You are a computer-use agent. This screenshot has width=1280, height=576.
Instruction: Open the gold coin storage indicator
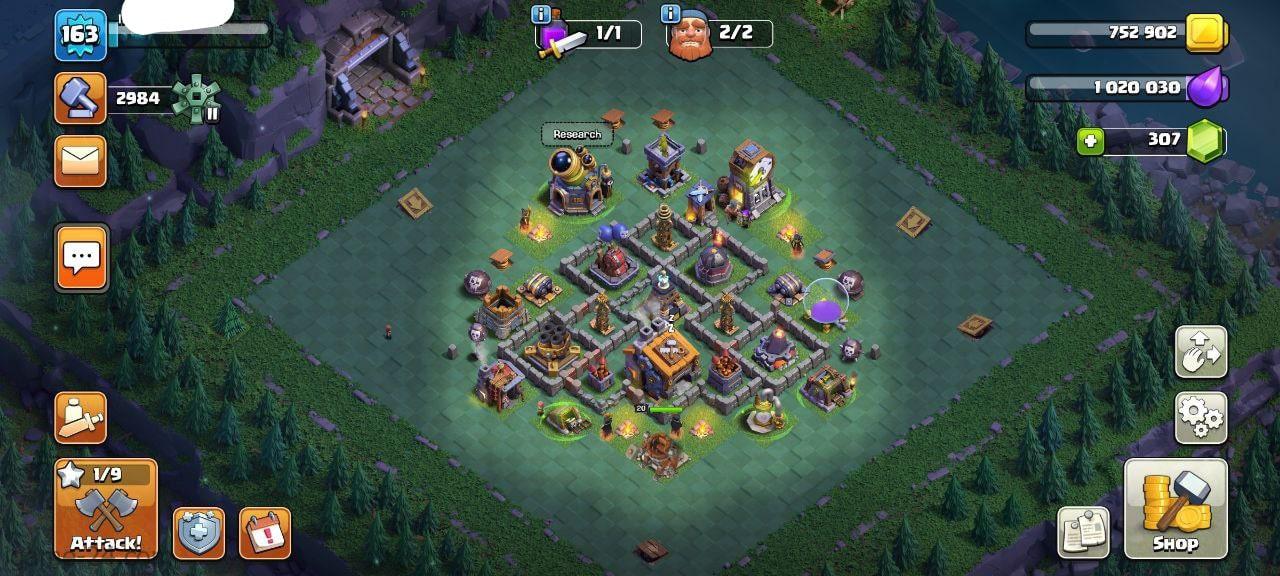(x=1206, y=33)
